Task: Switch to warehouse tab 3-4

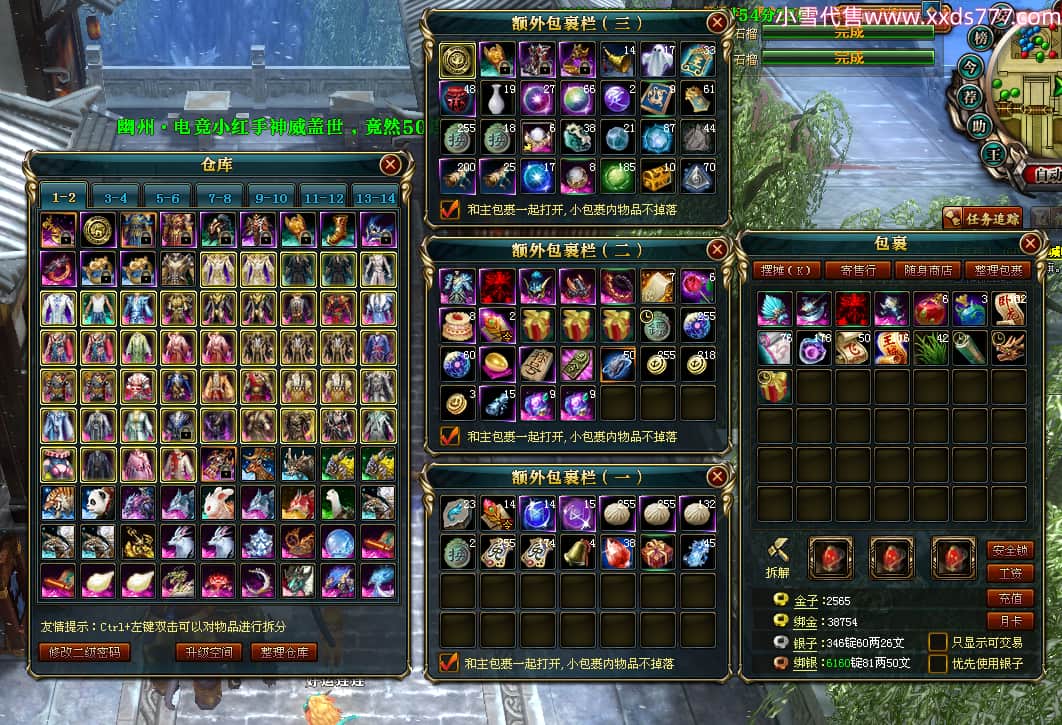Action: pos(116,198)
